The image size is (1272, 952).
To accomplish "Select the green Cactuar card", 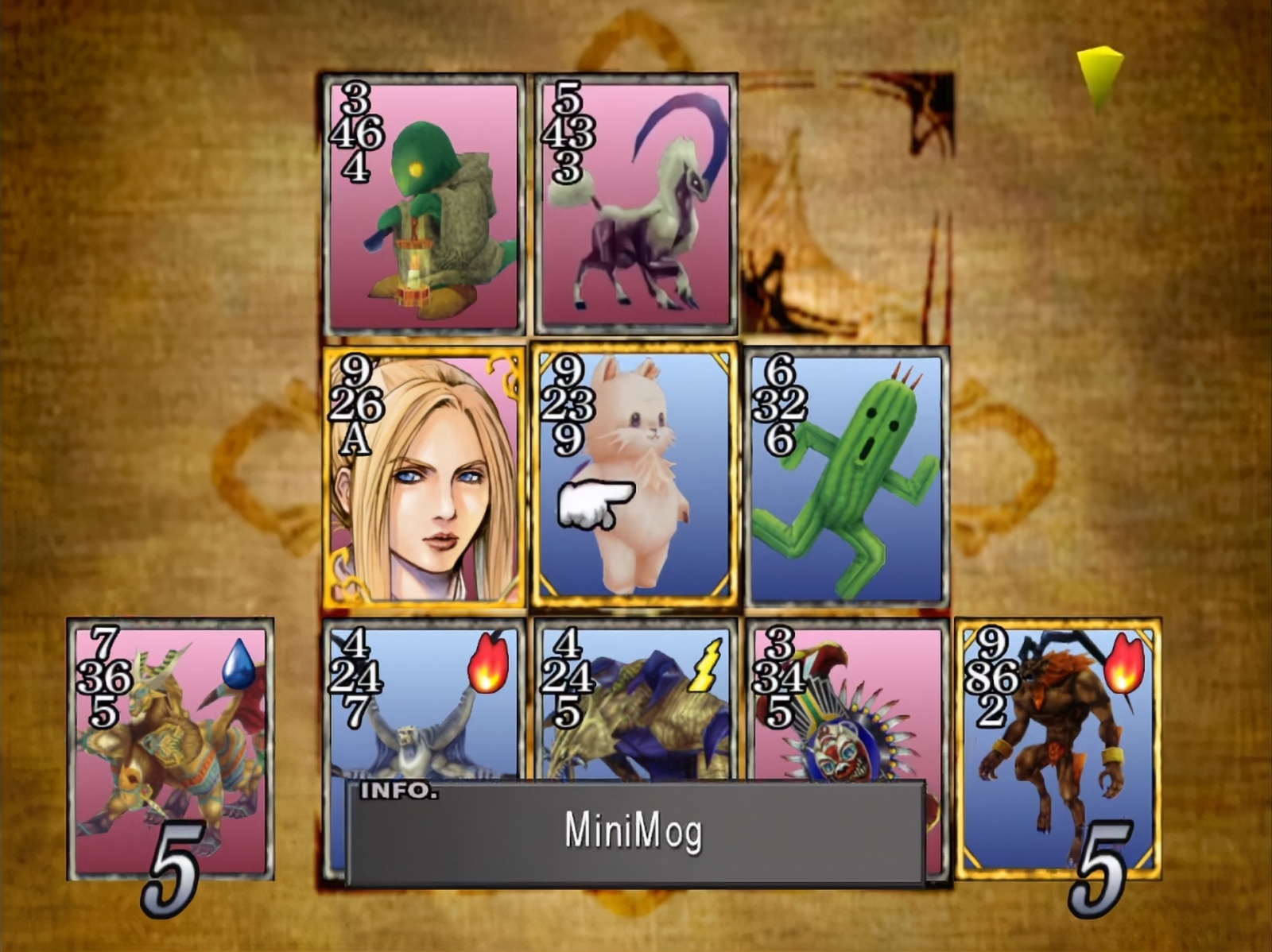I will click(847, 477).
